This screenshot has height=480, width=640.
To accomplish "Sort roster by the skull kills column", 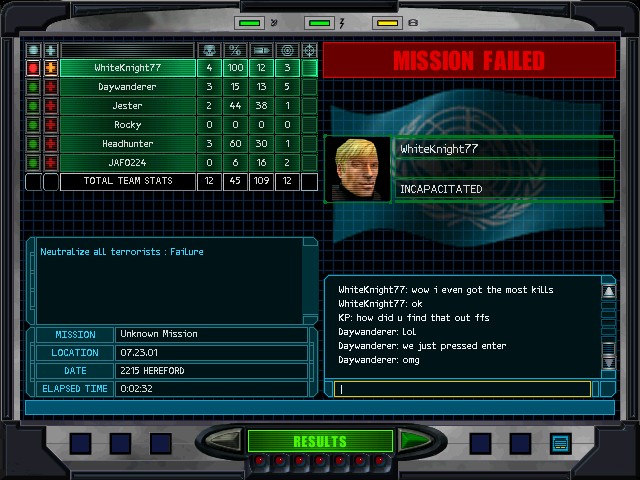I will pyautogui.click(x=209, y=50).
